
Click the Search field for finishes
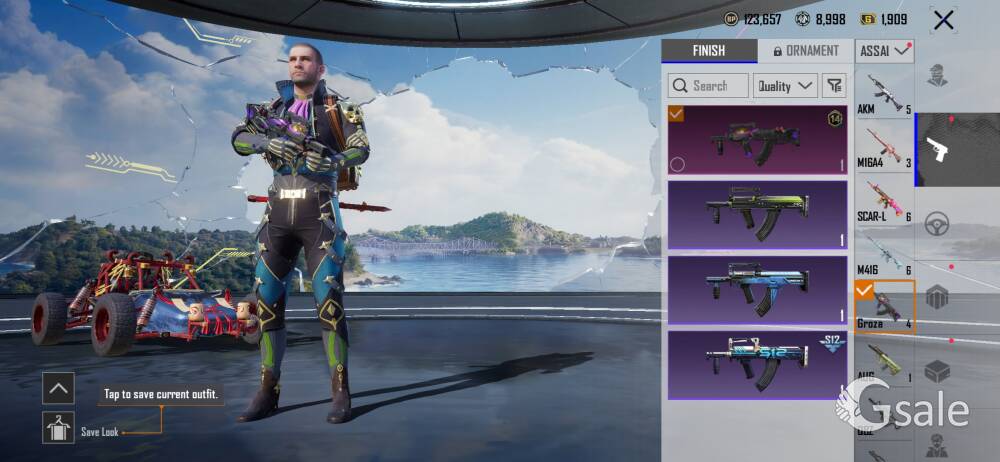click(x=708, y=86)
